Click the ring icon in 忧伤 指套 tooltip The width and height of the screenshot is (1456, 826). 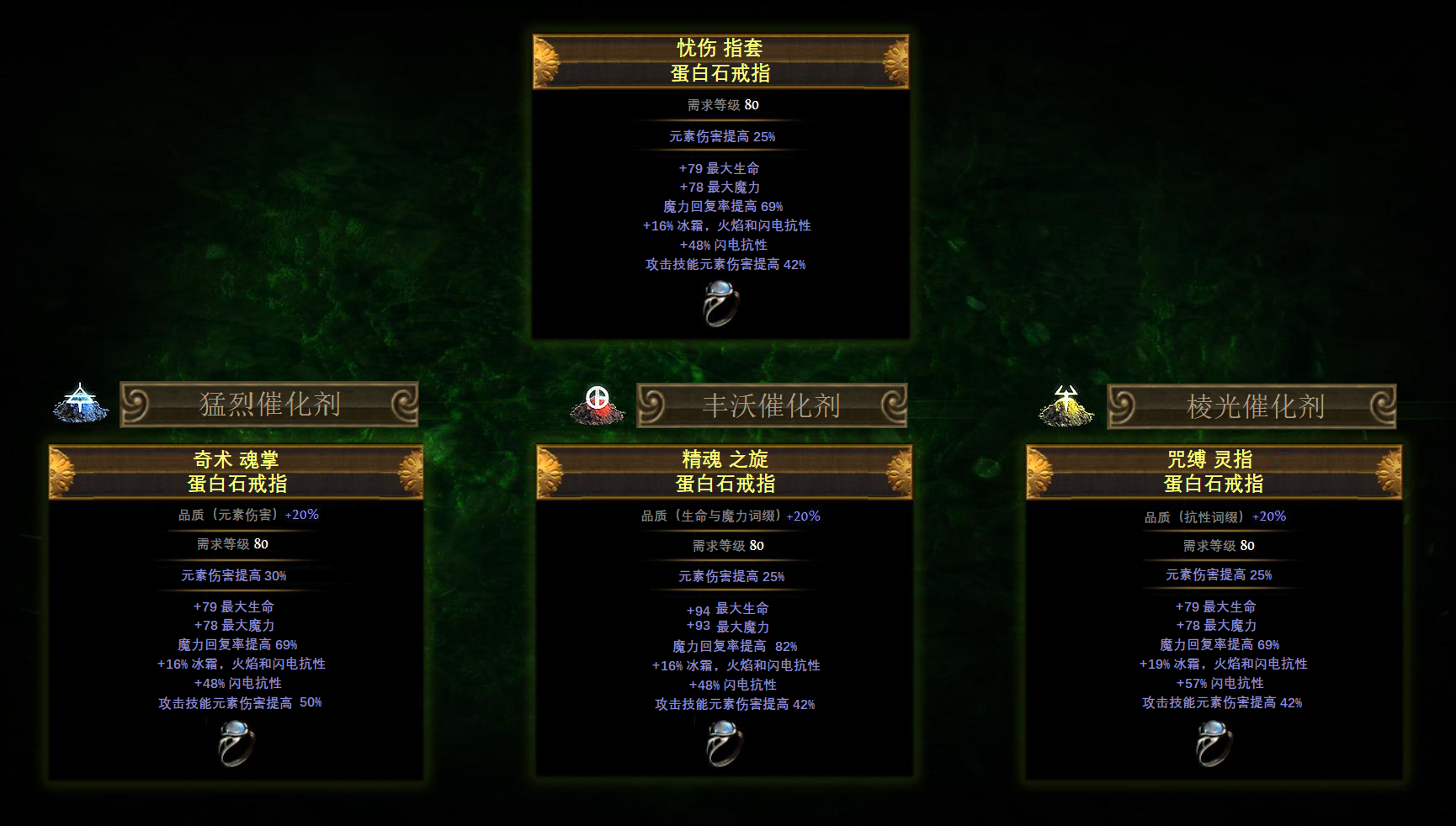[x=721, y=304]
